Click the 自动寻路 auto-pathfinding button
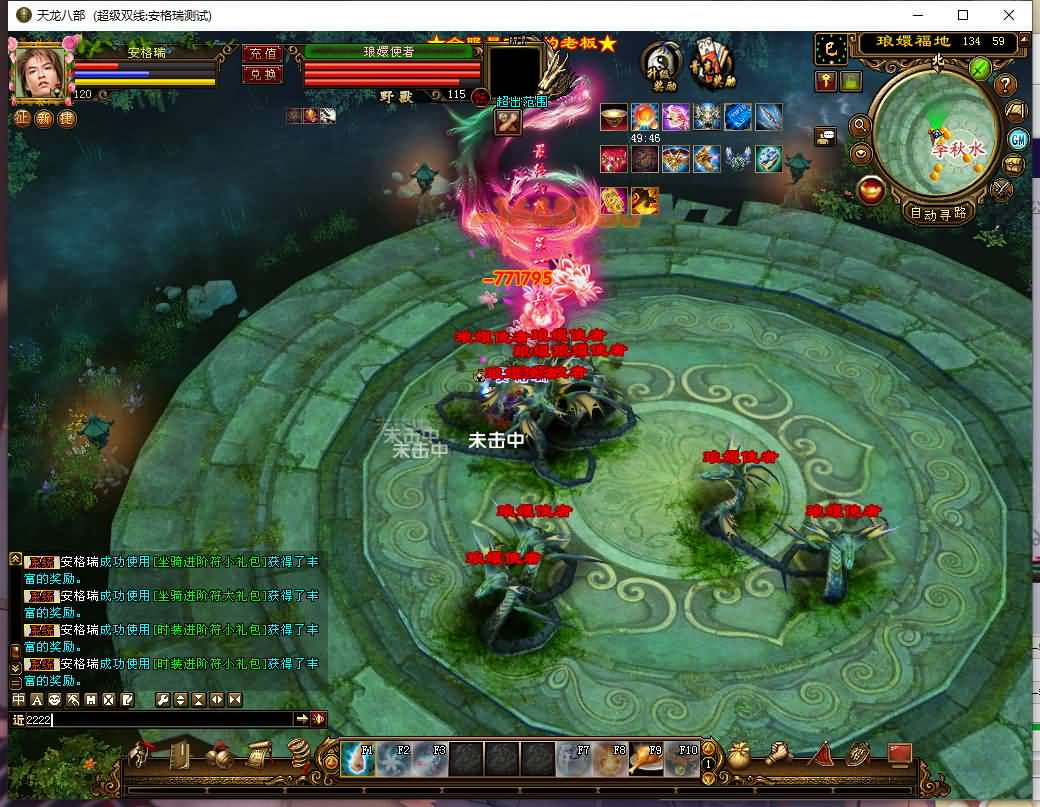Viewport: 1040px width, 807px height. point(939,212)
